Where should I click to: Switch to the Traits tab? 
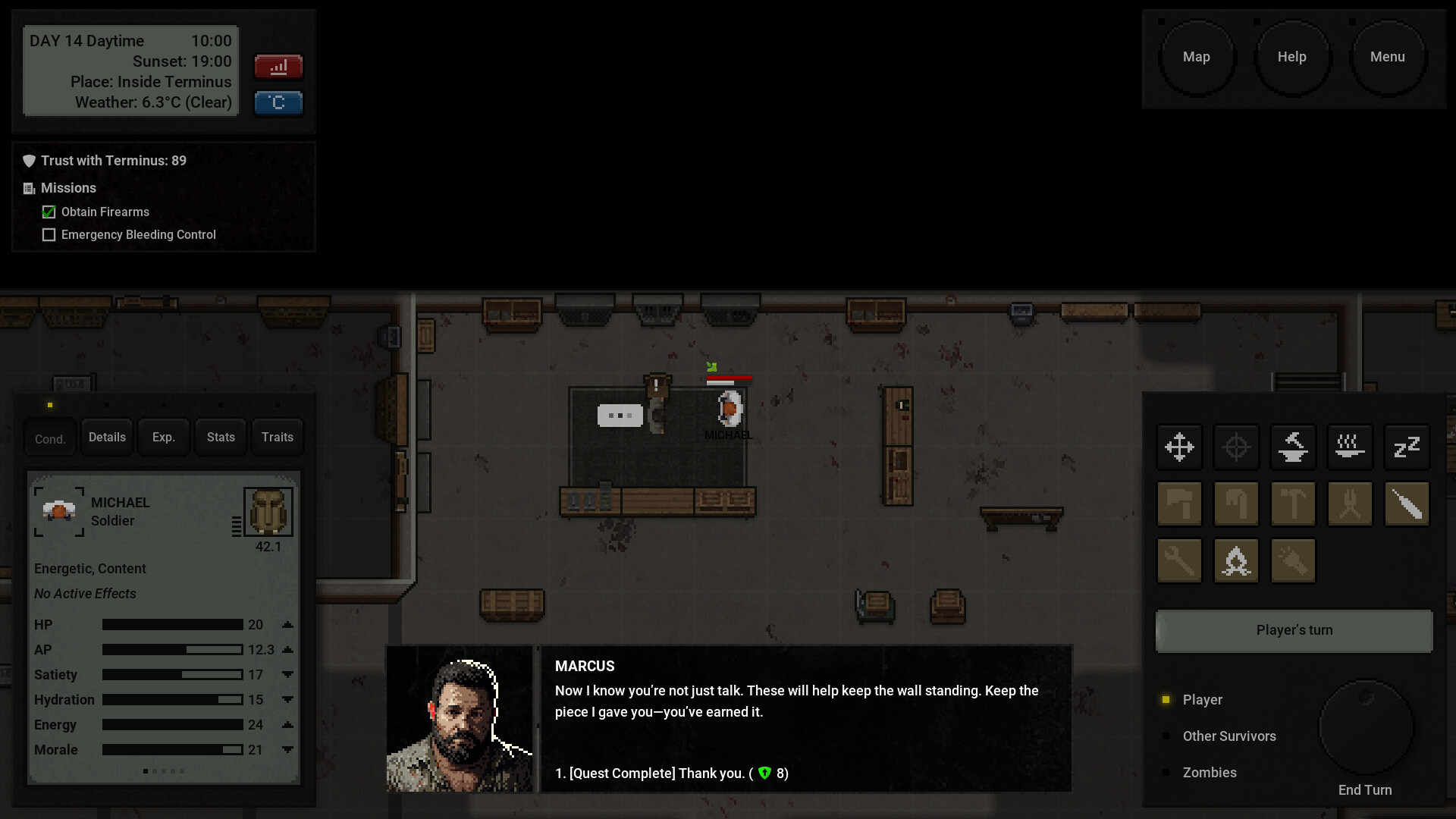point(277,437)
